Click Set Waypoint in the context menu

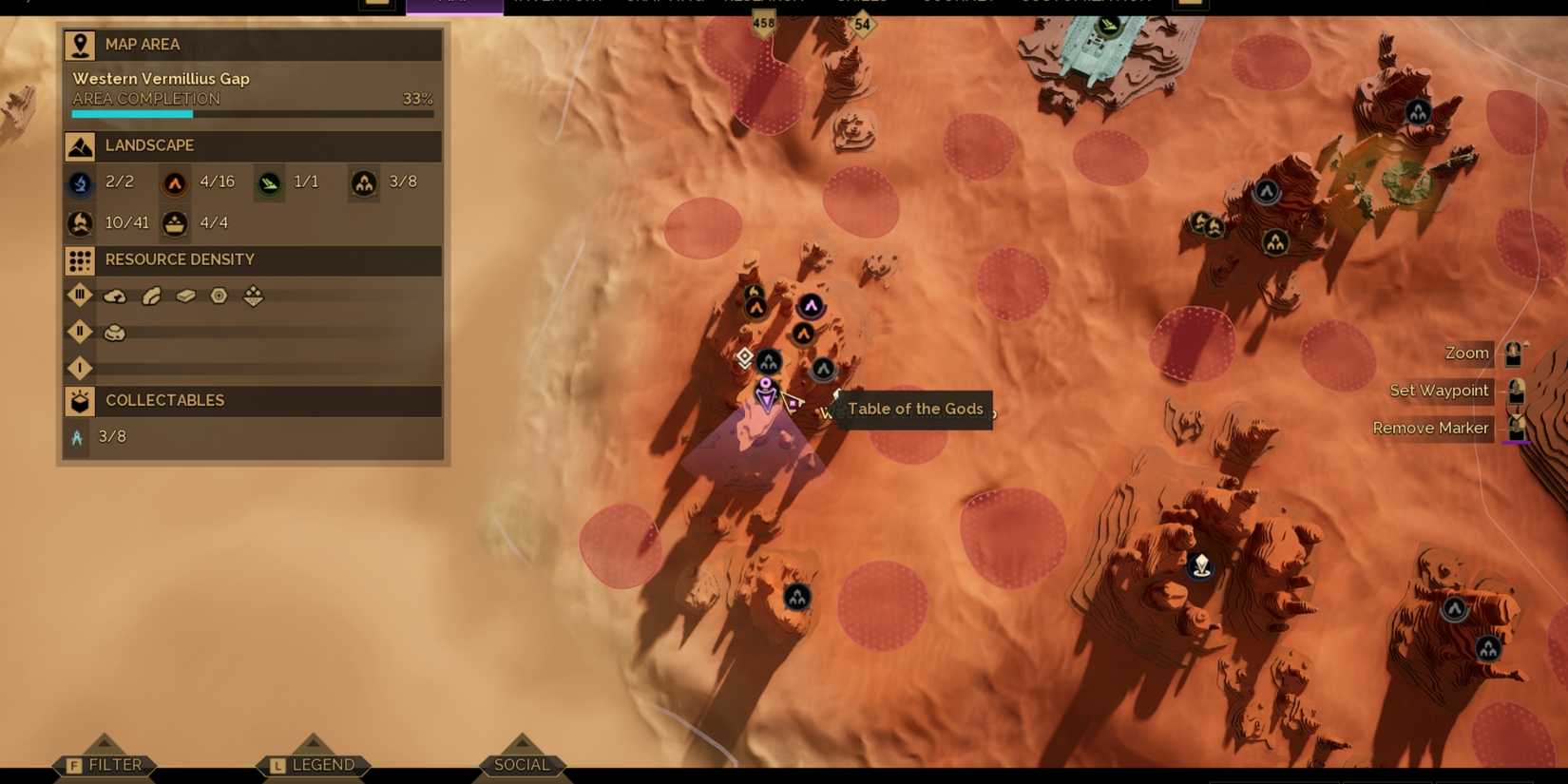(1438, 390)
